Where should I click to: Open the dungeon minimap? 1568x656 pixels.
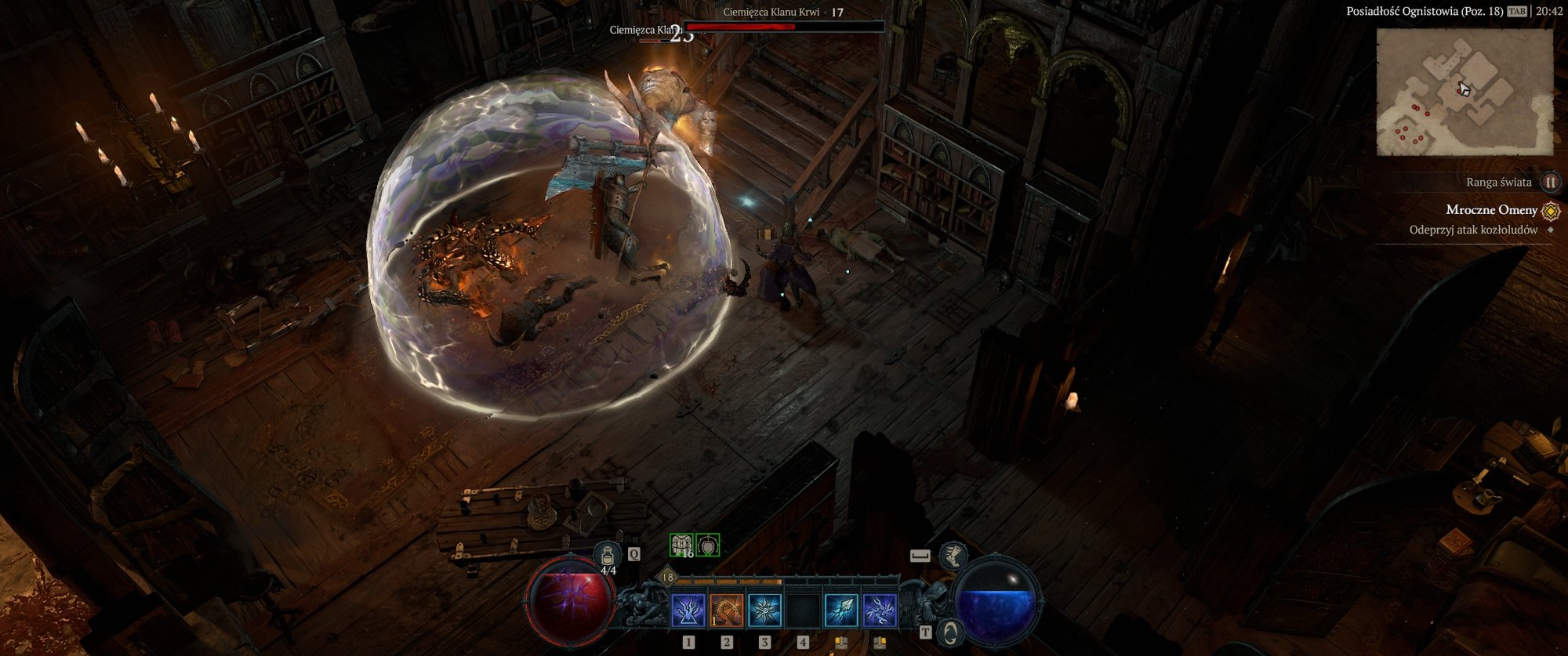[1465, 92]
